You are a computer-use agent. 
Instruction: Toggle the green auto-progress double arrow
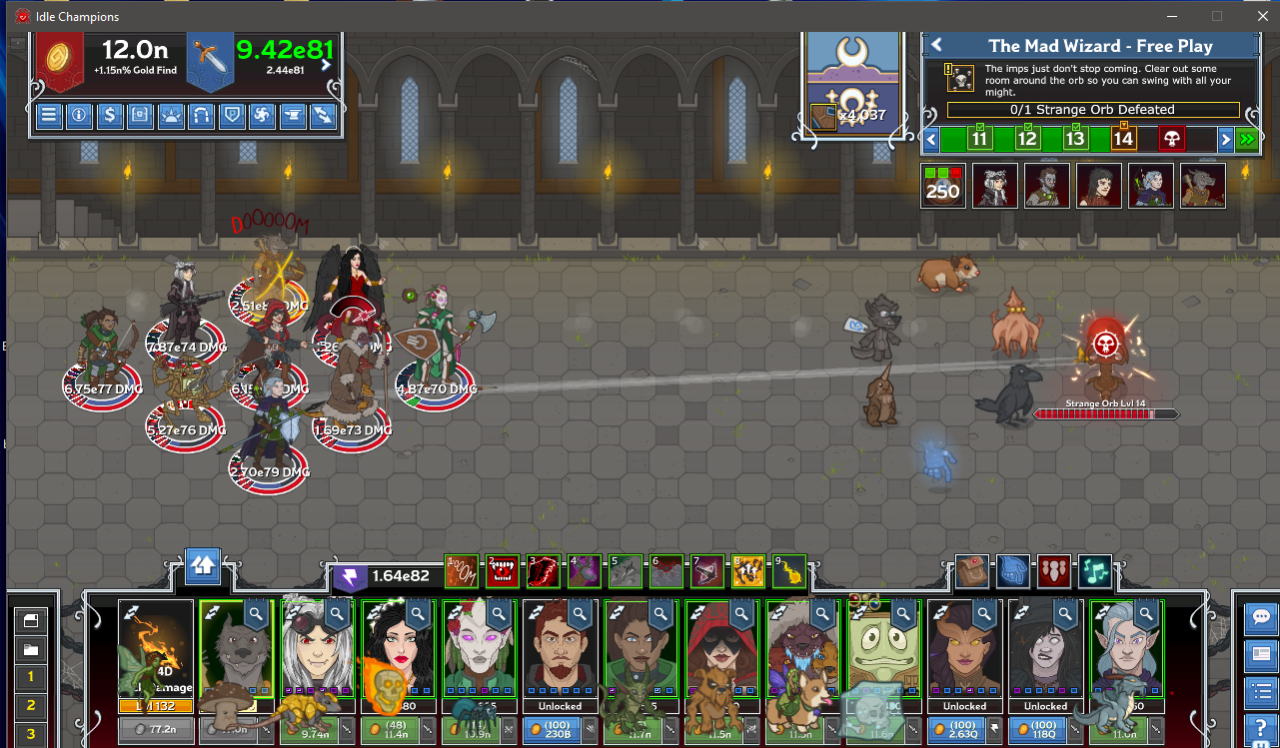coord(1247,139)
